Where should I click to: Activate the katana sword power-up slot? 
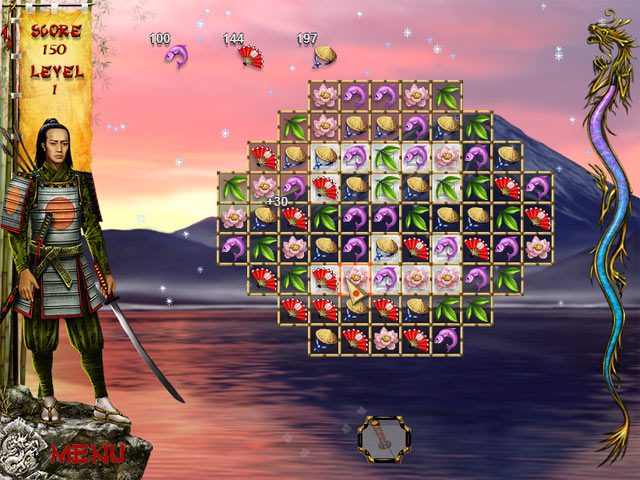click(385, 436)
